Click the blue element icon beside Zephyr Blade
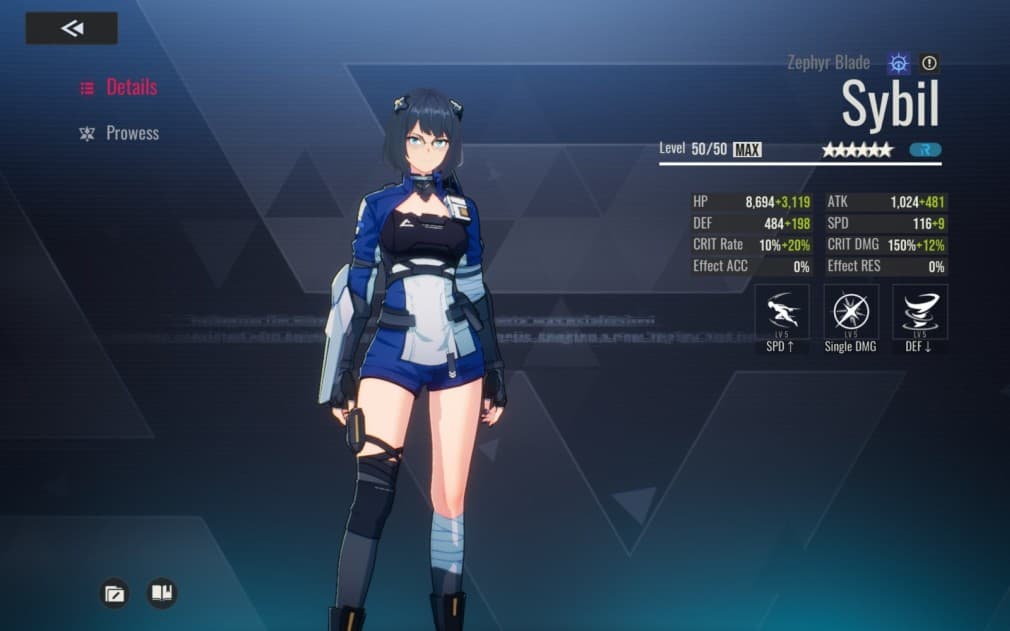The image size is (1010, 631). 899,63
